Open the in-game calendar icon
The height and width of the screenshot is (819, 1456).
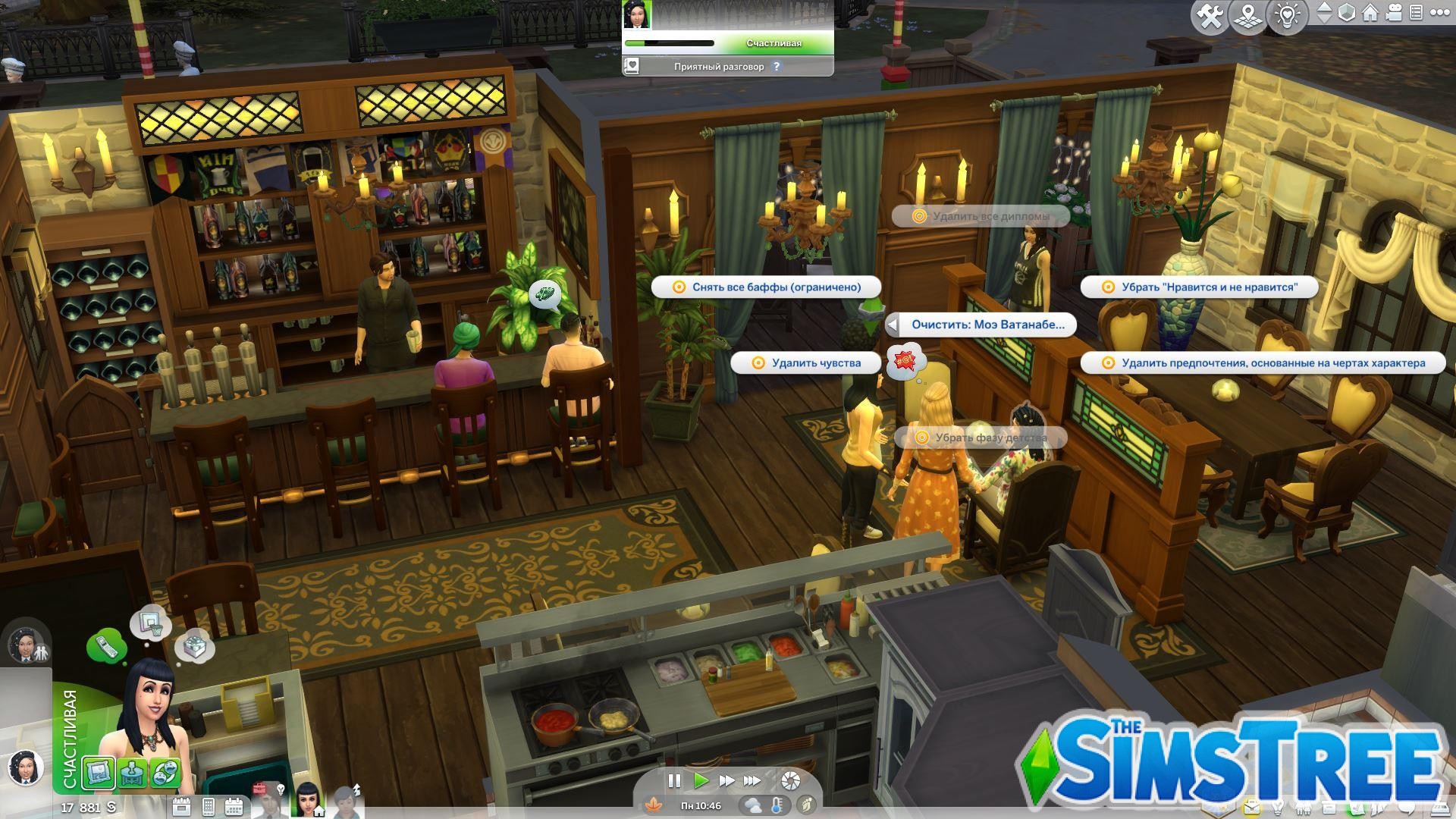pos(234,806)
